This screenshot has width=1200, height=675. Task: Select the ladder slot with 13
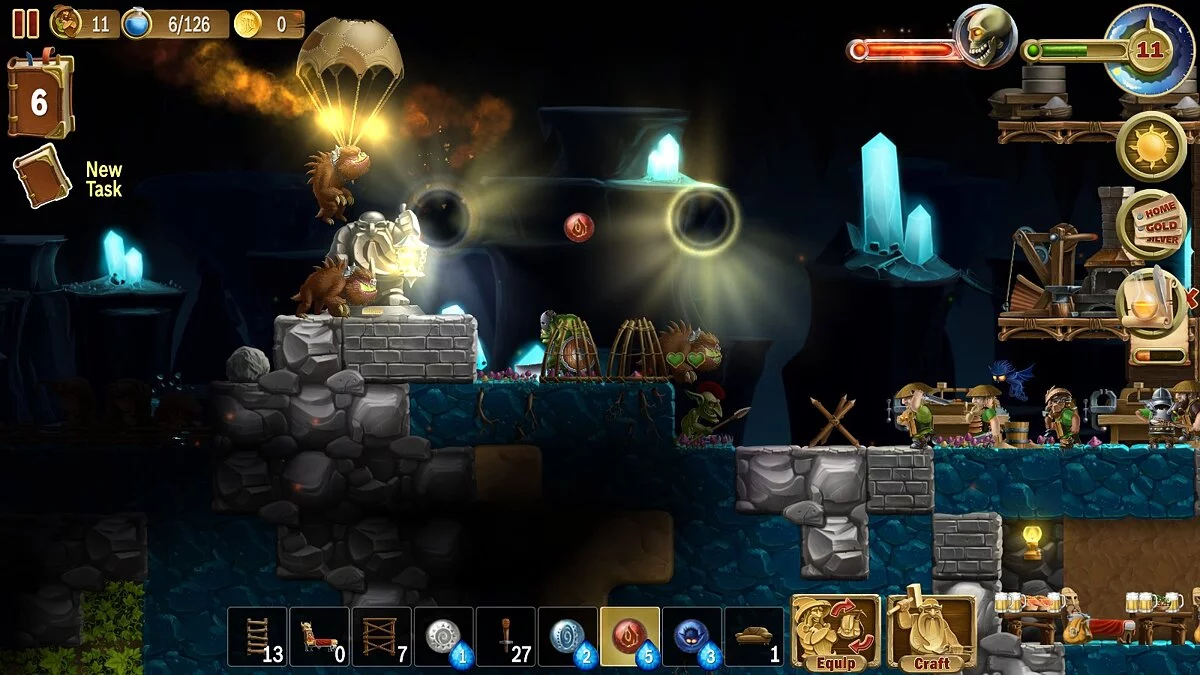[x=257, y=636]
